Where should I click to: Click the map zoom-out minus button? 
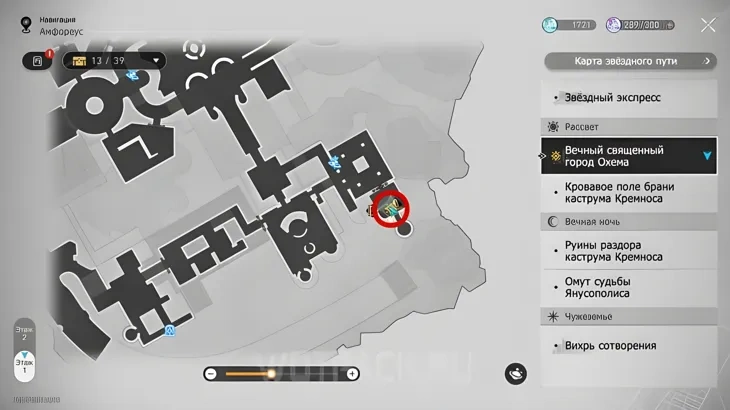[211, 374]
